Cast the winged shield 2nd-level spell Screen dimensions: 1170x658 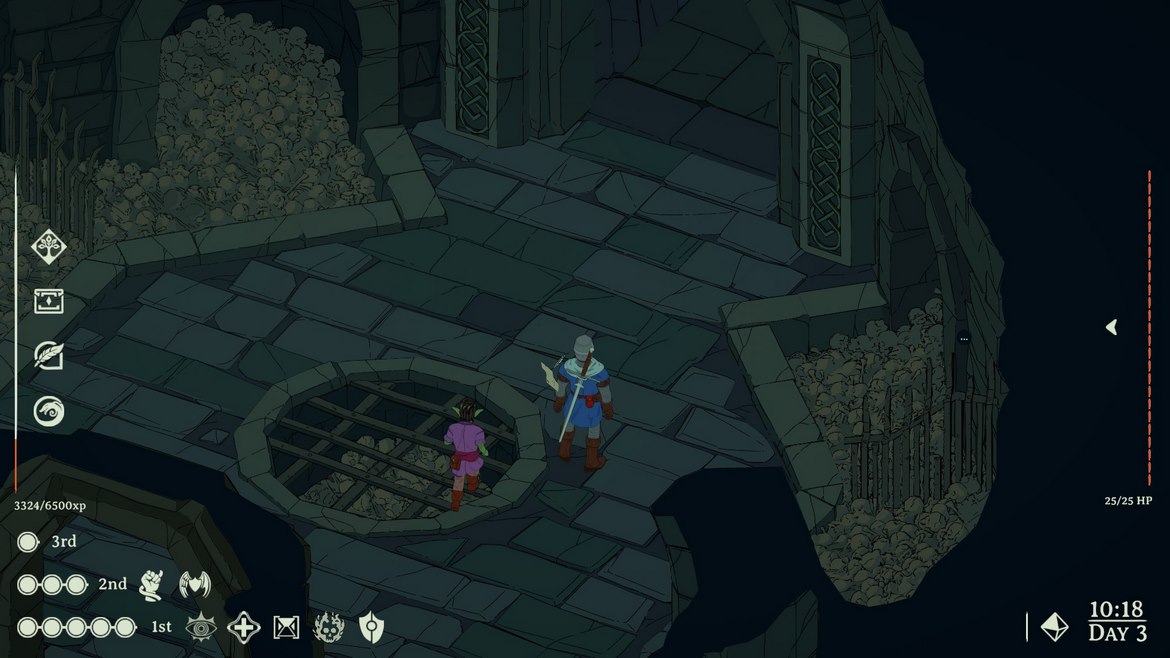[195, 584]
